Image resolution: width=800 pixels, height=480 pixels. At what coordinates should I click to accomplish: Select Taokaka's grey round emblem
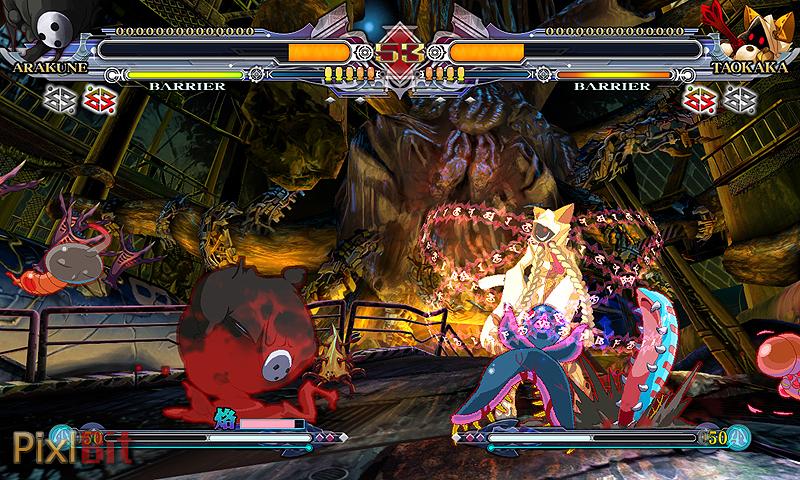[x=738, y=98]
